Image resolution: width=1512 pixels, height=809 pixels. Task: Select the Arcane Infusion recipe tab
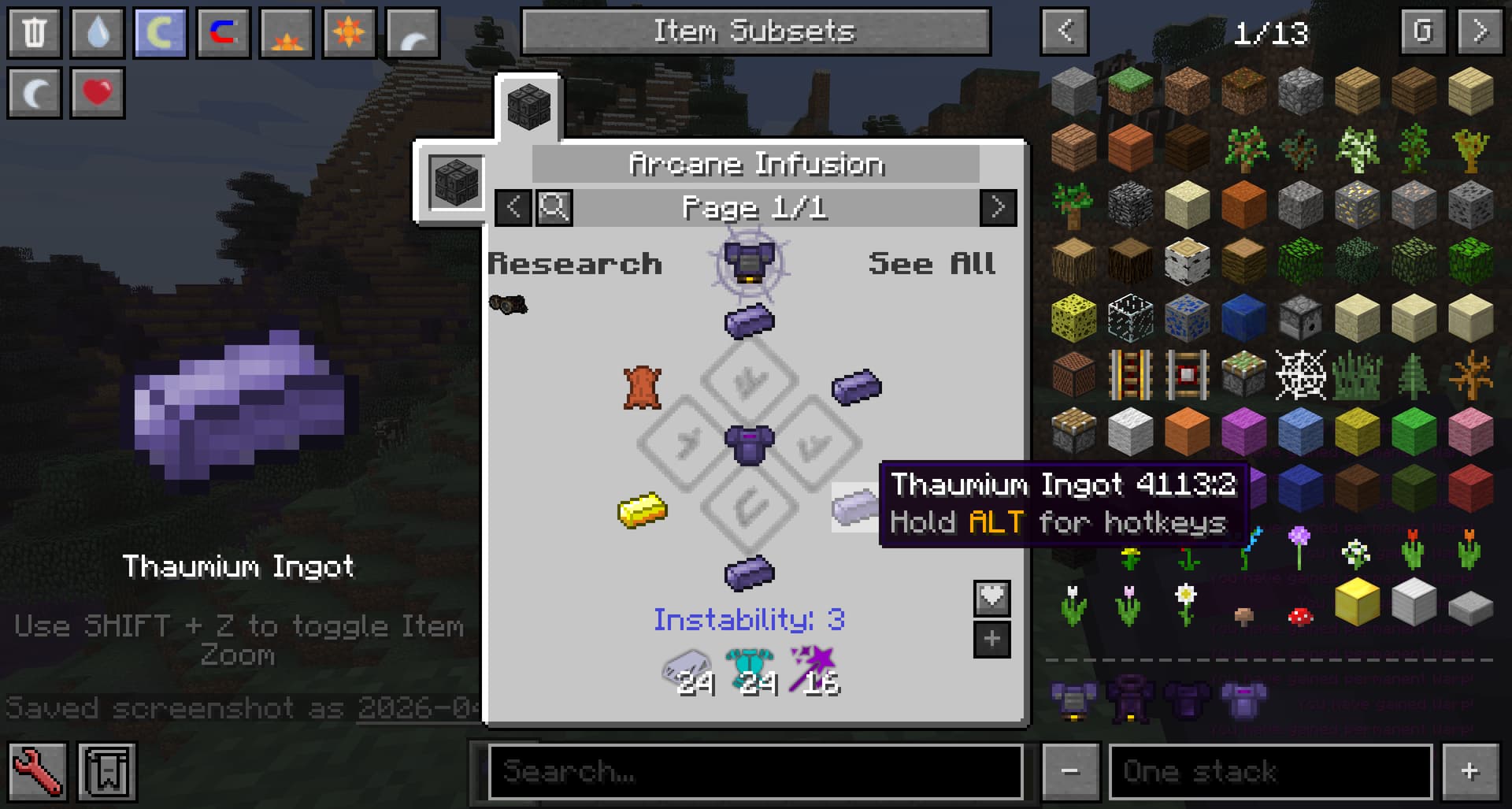[x=528, y=107]
